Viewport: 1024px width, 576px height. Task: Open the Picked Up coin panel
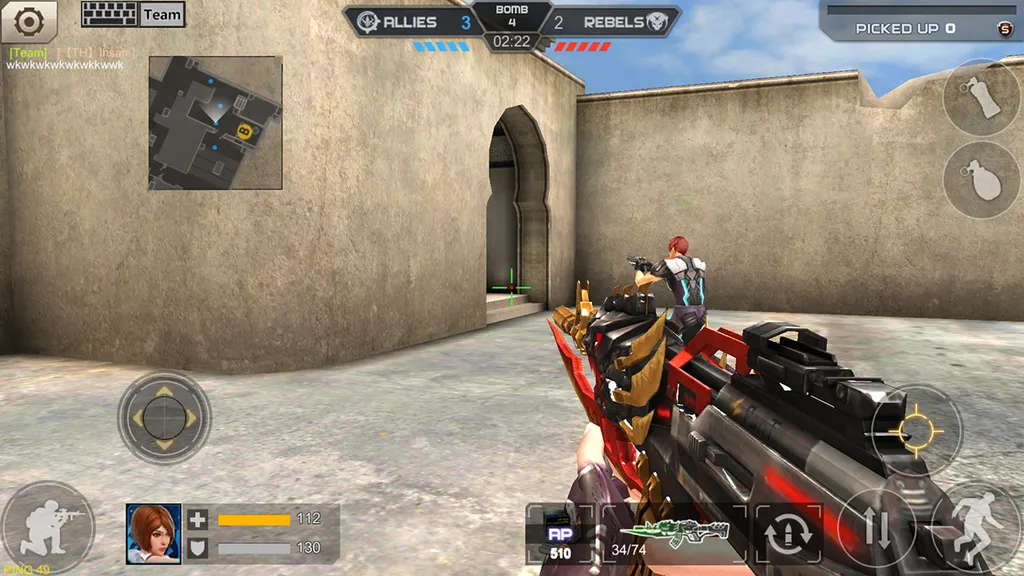coord(920,28)
